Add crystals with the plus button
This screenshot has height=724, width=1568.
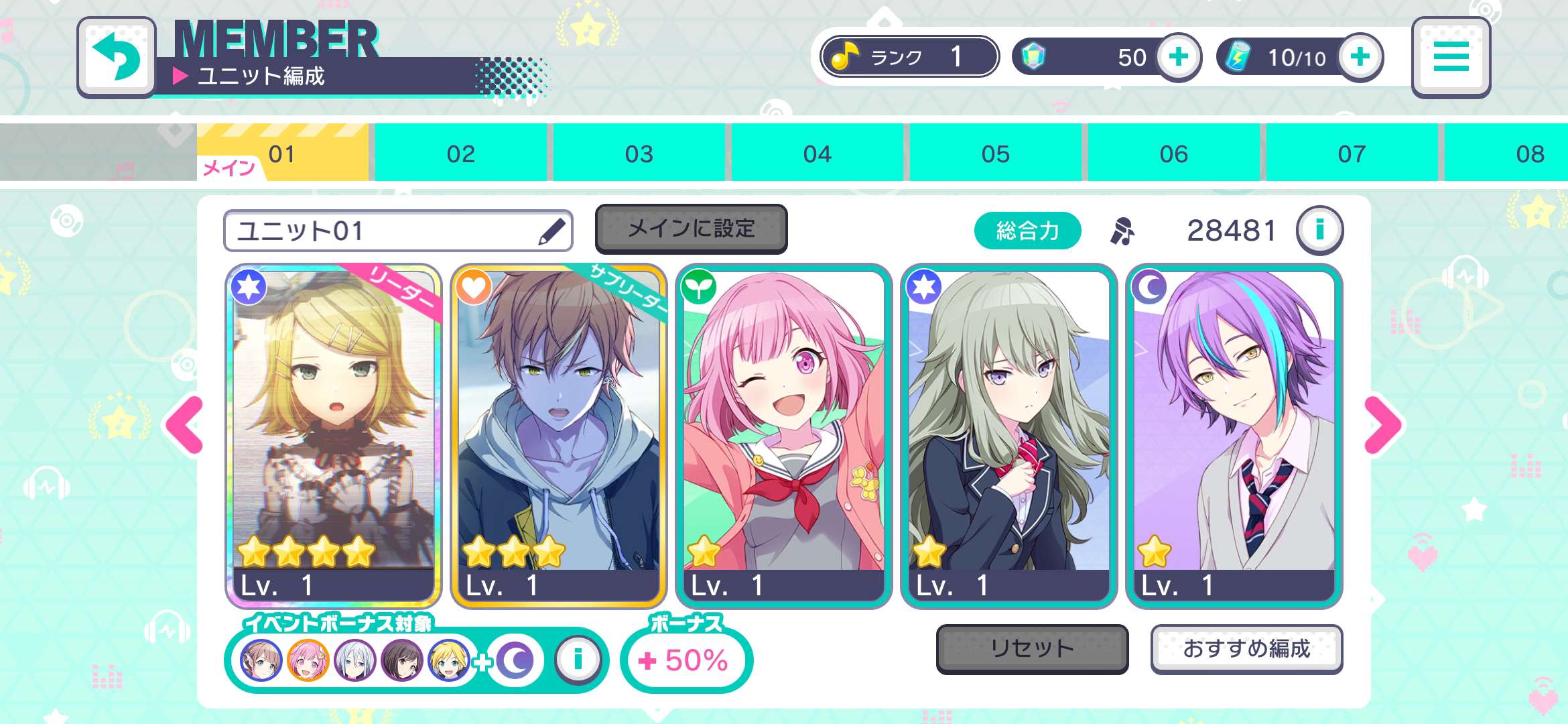(1179, 57)
